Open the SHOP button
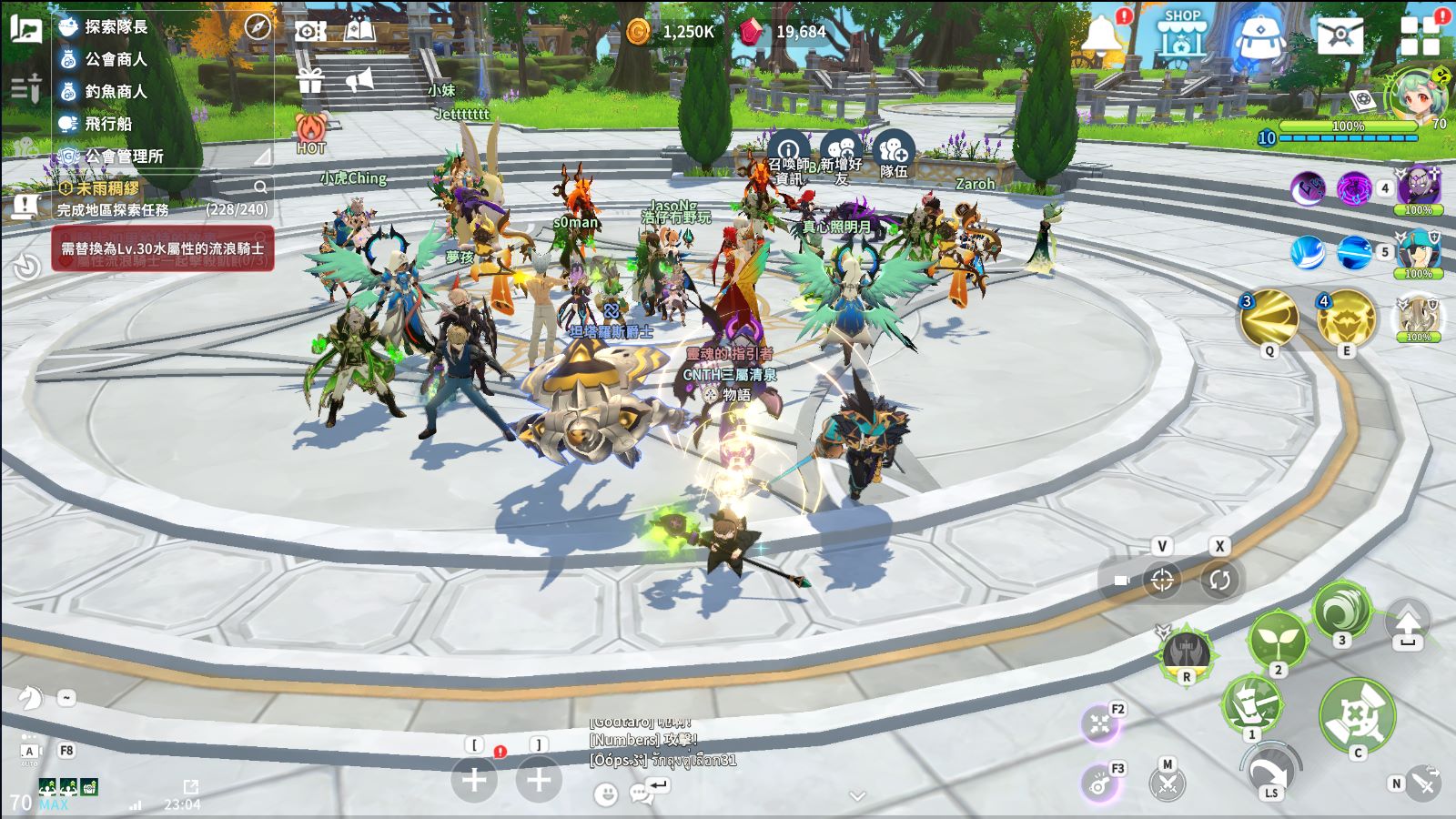 coord(1181,35)
